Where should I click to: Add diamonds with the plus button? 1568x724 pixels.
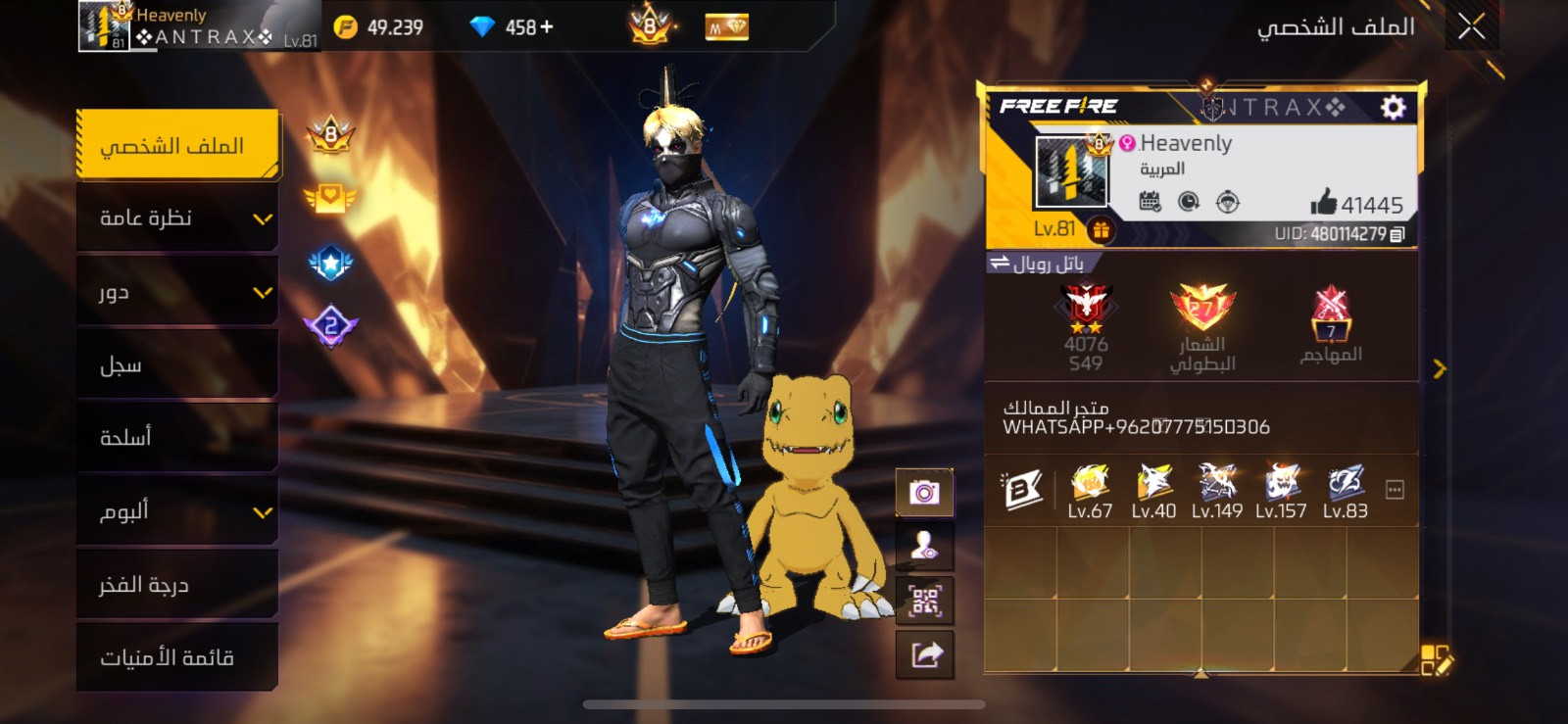coord(547,27)
